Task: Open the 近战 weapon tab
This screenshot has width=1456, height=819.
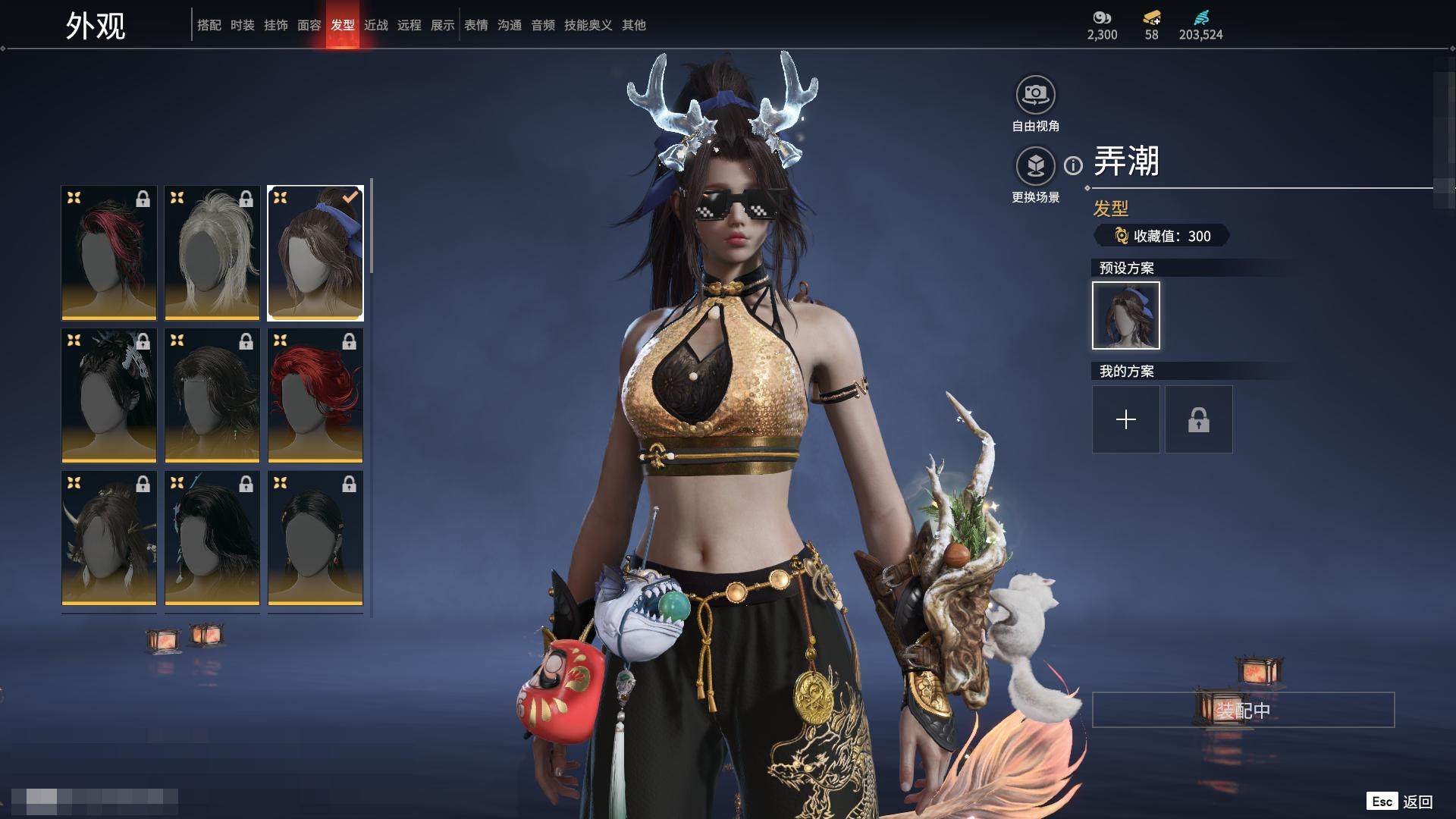Action: [x=375, y=25]
